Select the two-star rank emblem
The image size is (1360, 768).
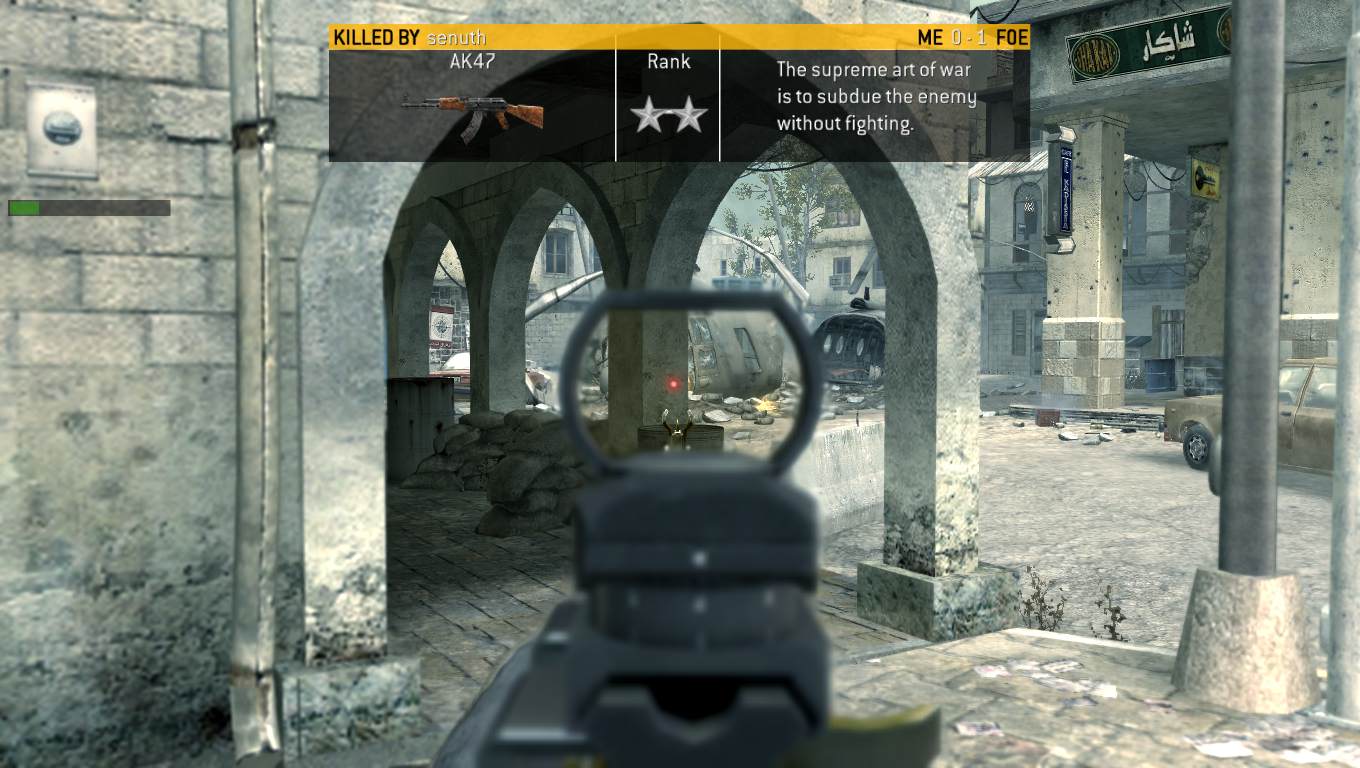tap(668, 116)
